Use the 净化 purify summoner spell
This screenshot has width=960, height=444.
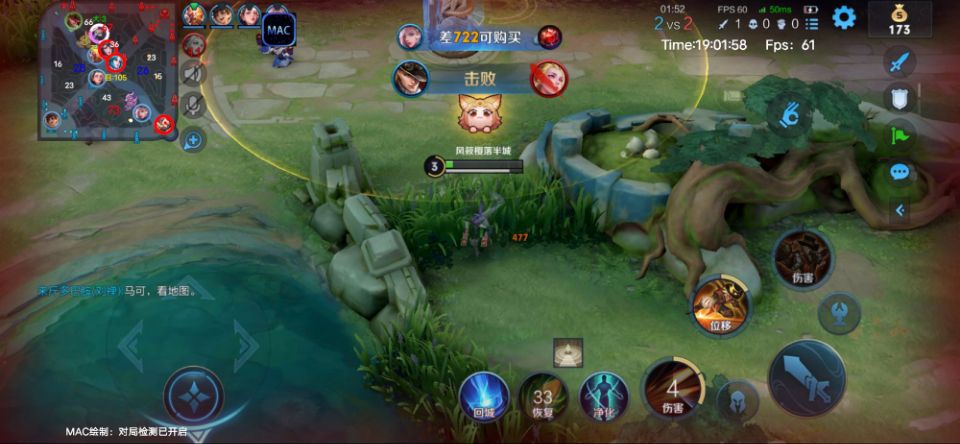(x=604, y=395)
